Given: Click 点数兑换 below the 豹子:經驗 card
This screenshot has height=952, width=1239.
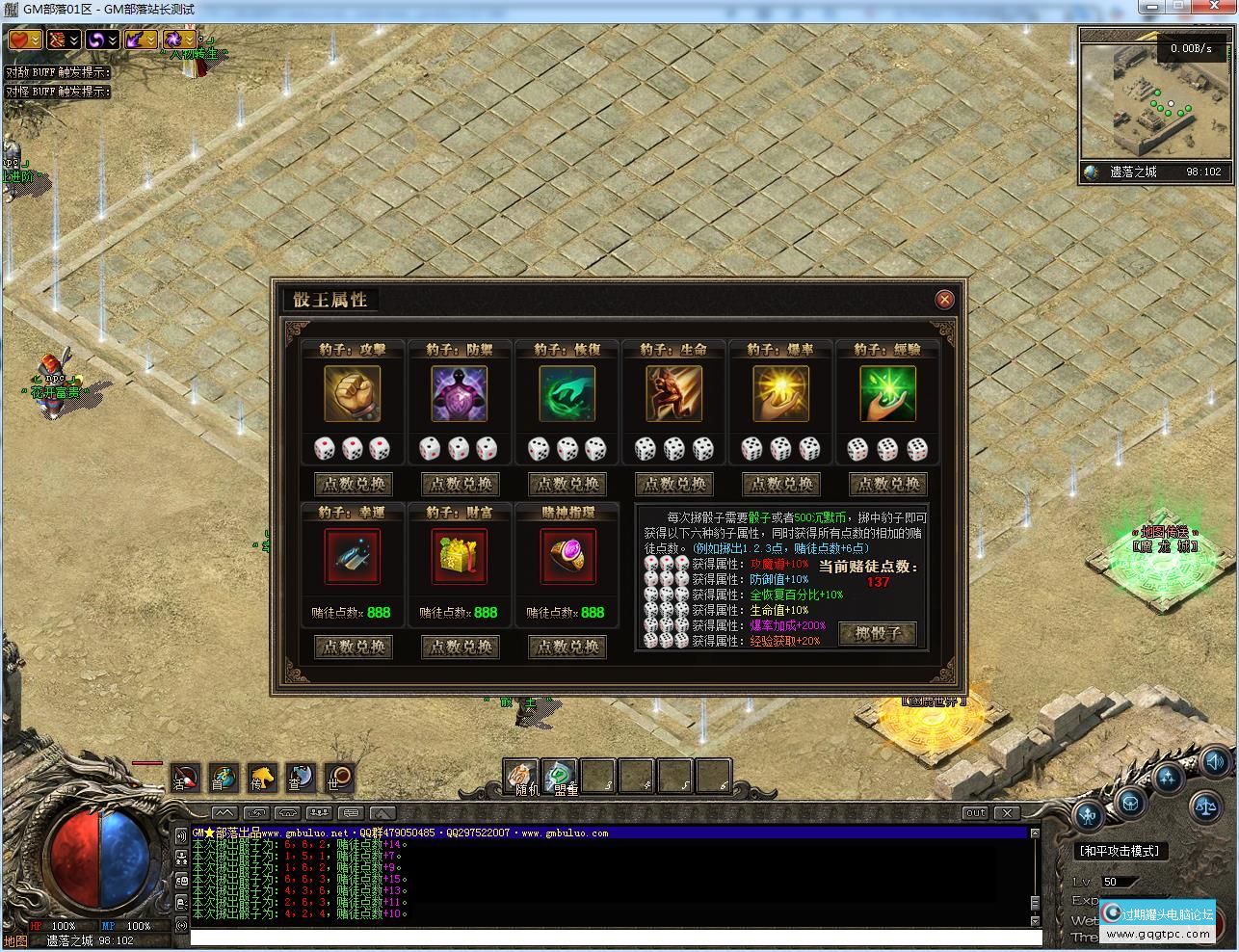Looking at the screenshot, I should tap(887, 484).
